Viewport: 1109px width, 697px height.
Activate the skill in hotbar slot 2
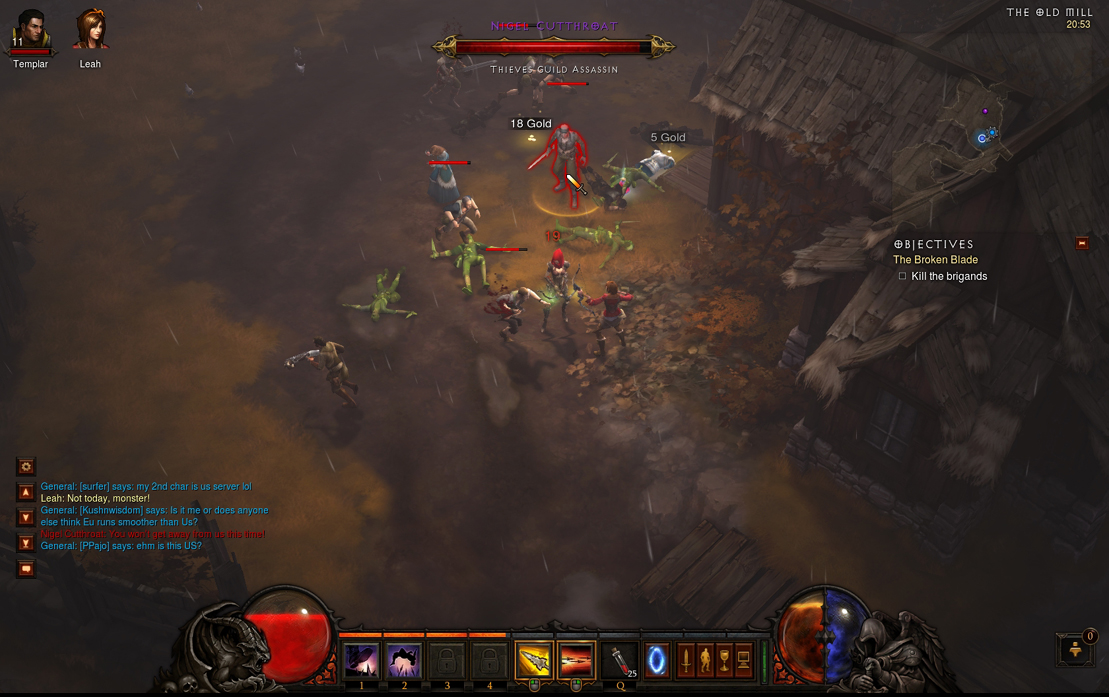pyautogui.click(x=404, y=661)
